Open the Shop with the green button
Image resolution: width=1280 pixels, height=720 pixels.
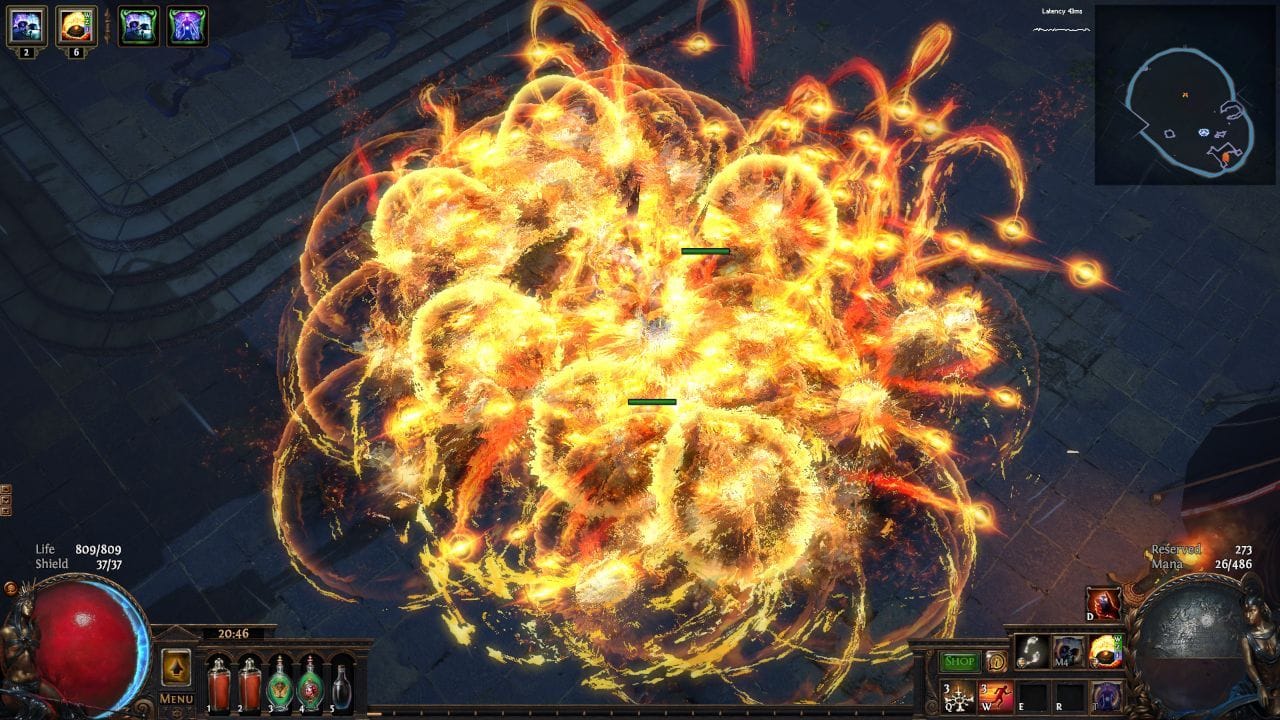(x=958, y=662)
